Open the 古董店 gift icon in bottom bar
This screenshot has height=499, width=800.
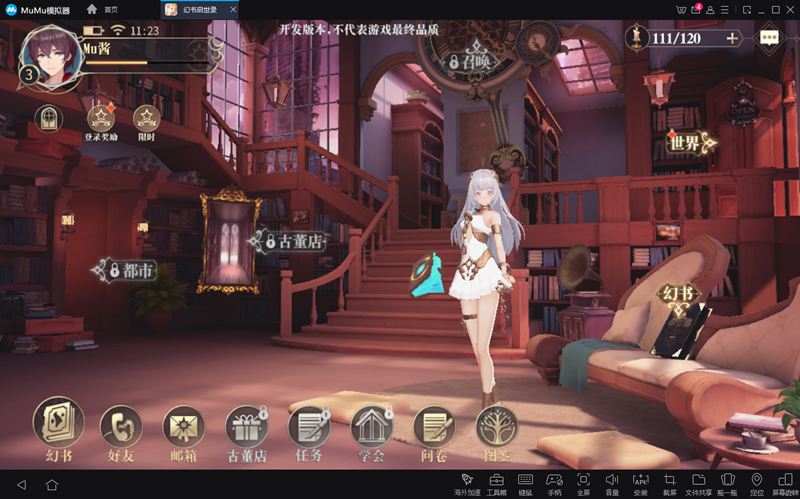click(246, 427)
